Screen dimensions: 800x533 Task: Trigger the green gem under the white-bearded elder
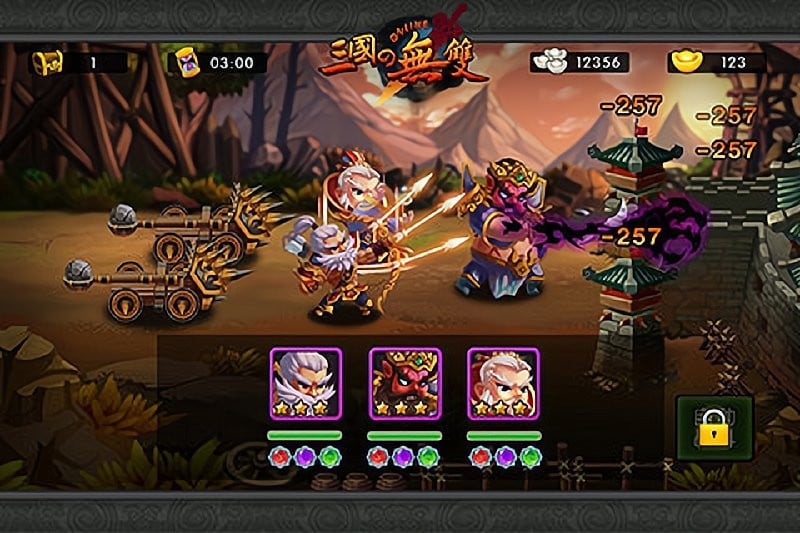[x=329, y=459]
